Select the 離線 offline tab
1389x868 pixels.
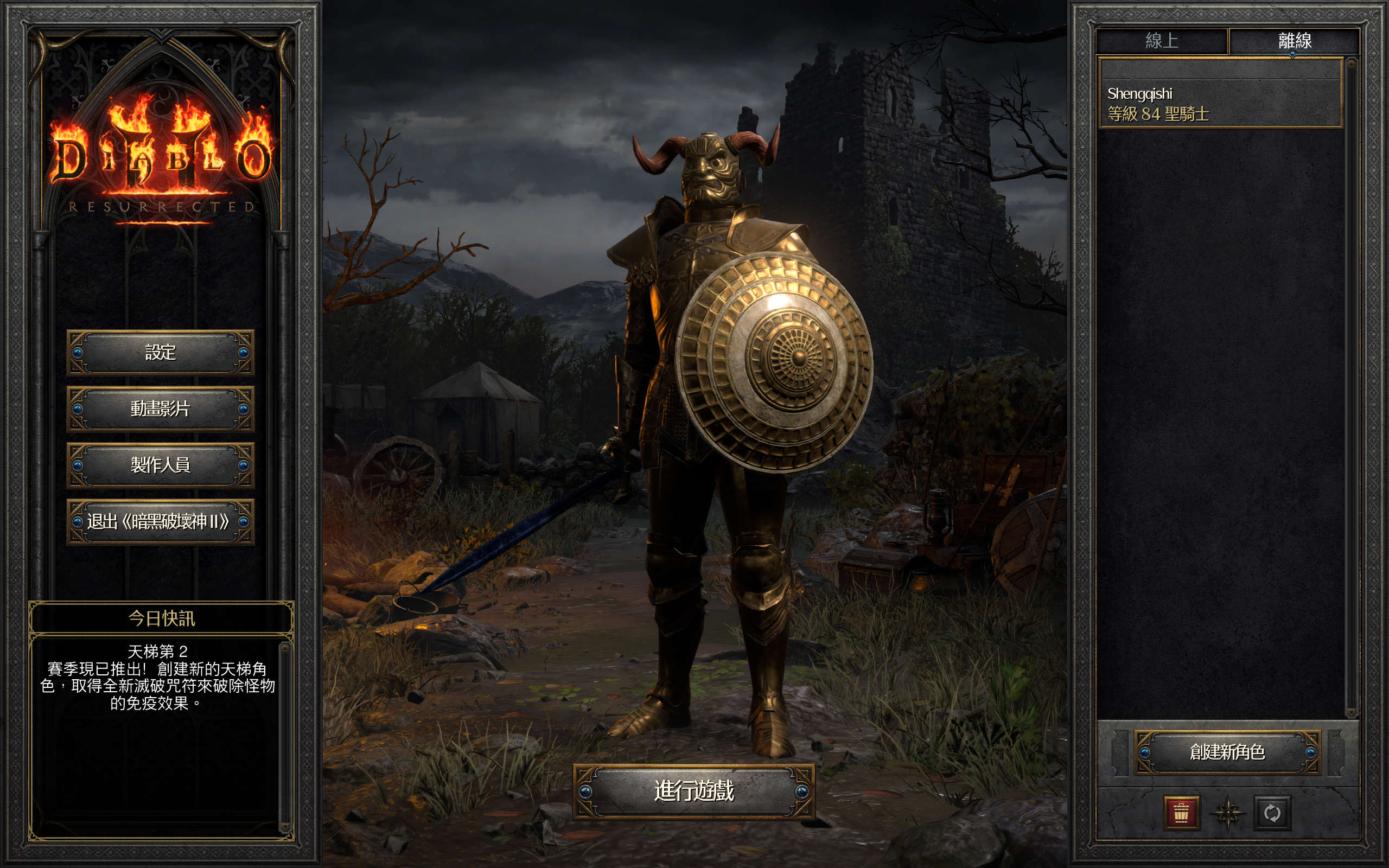click(x=1294, y=41)
